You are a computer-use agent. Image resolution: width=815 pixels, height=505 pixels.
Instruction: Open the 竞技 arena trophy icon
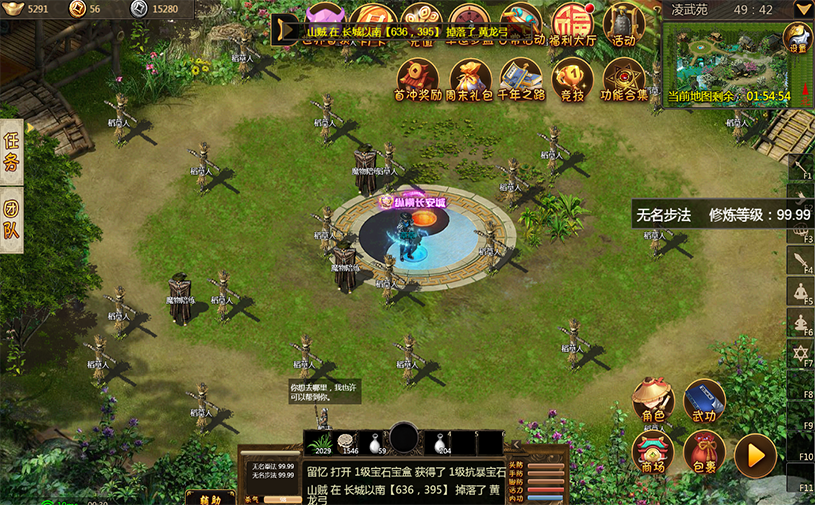click(x=572, y=78)
